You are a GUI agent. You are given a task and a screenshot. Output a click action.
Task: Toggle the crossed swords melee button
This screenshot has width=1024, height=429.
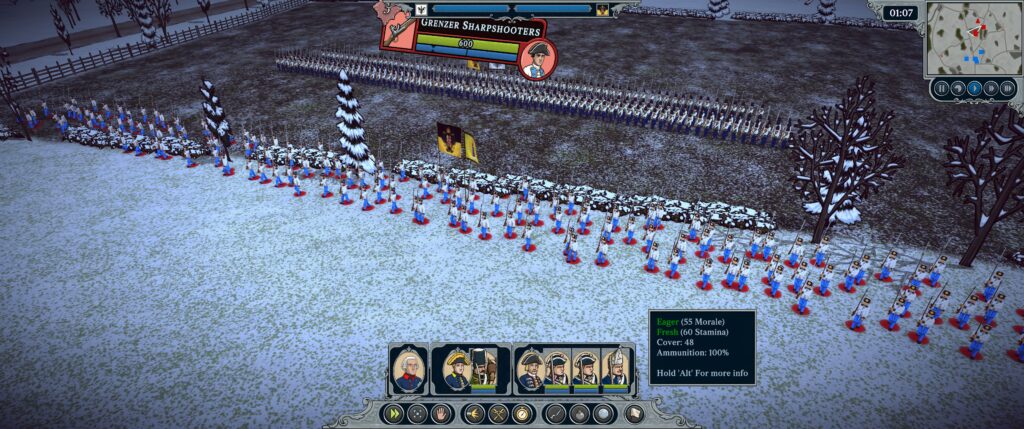[x=498, y=413]
